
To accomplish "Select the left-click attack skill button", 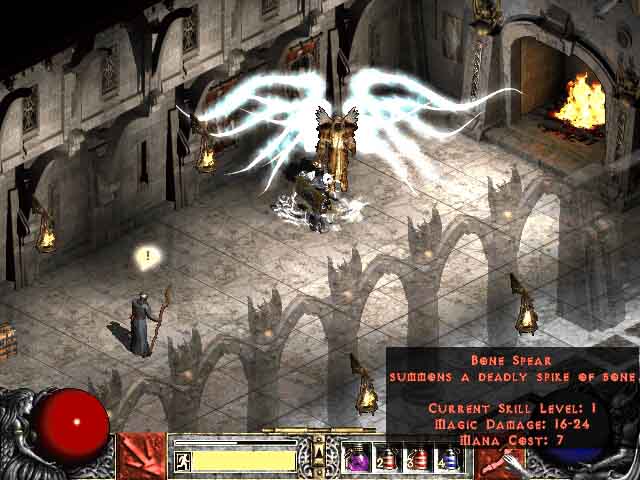I will tap(141, 456).
